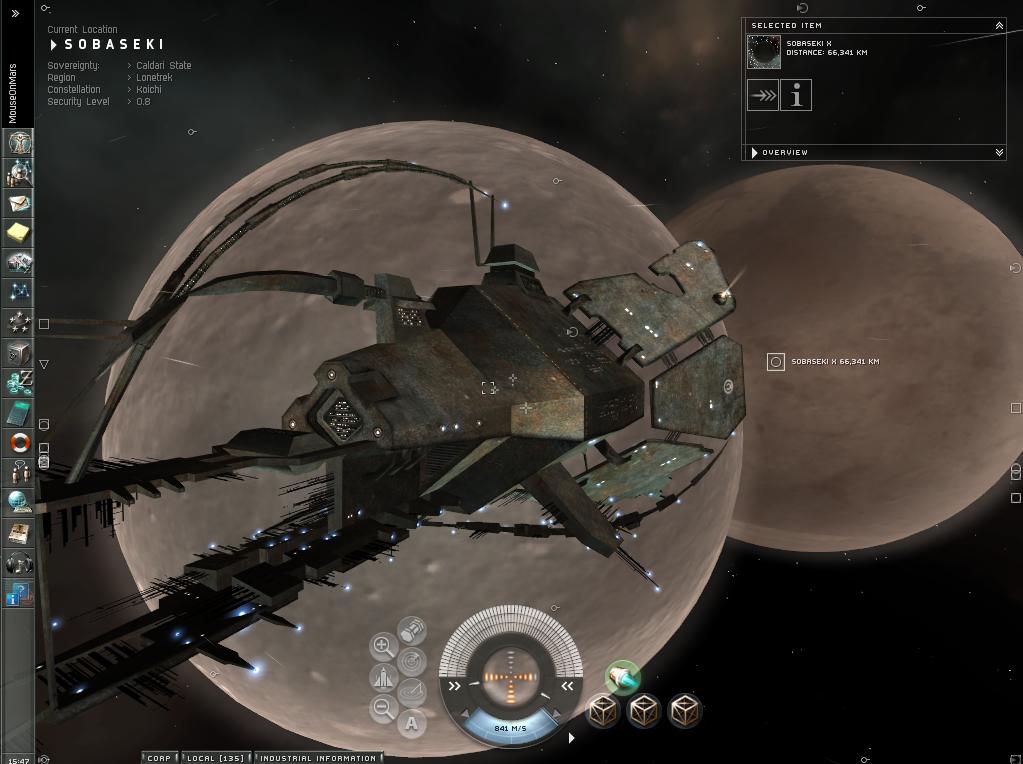Image resolution: width=1023 pixels, height=764 pixels.
Task: Open the yellow notepad icon
Action: pos(19,232)
